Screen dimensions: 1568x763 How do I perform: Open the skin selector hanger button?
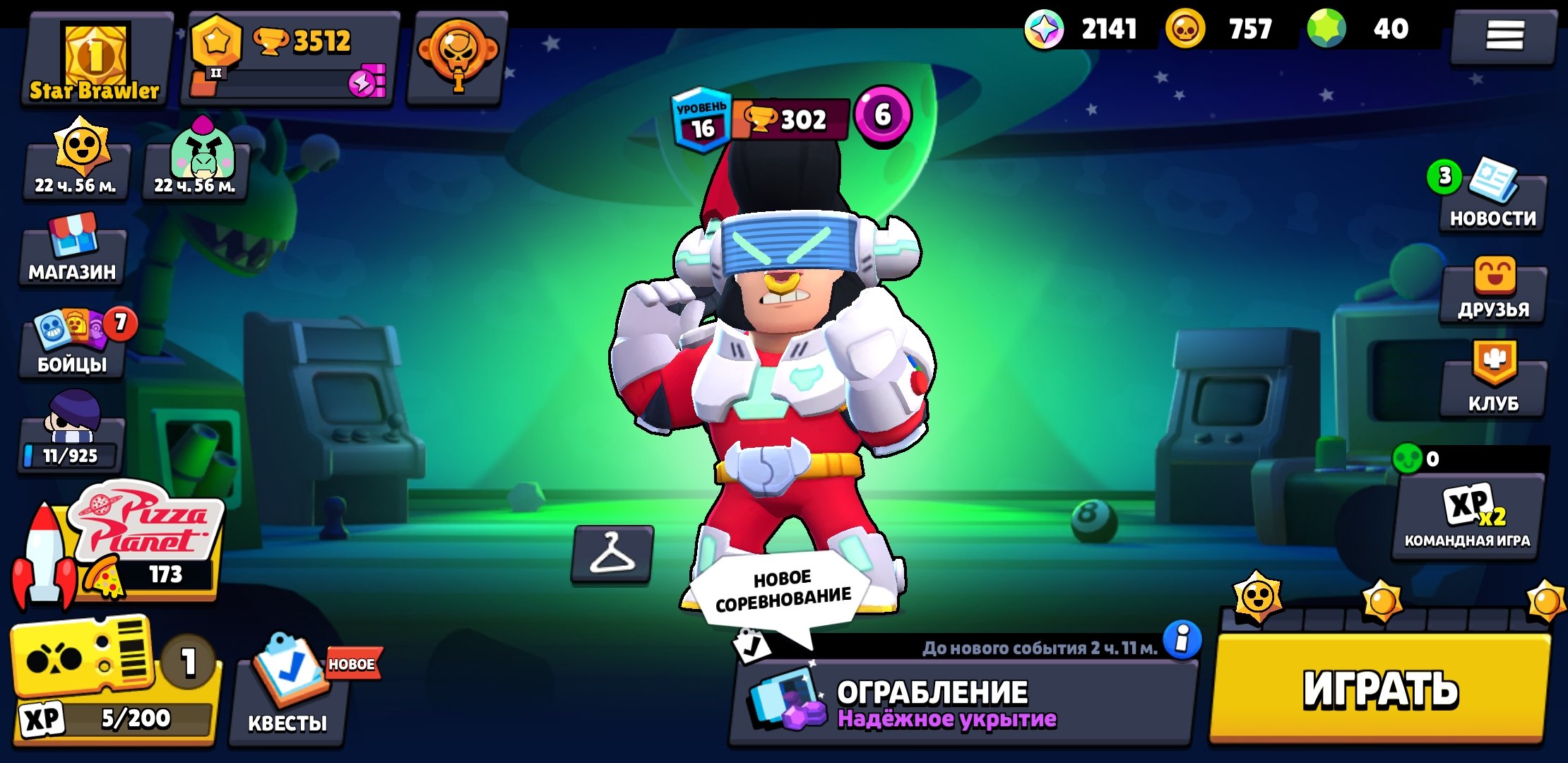612,555
